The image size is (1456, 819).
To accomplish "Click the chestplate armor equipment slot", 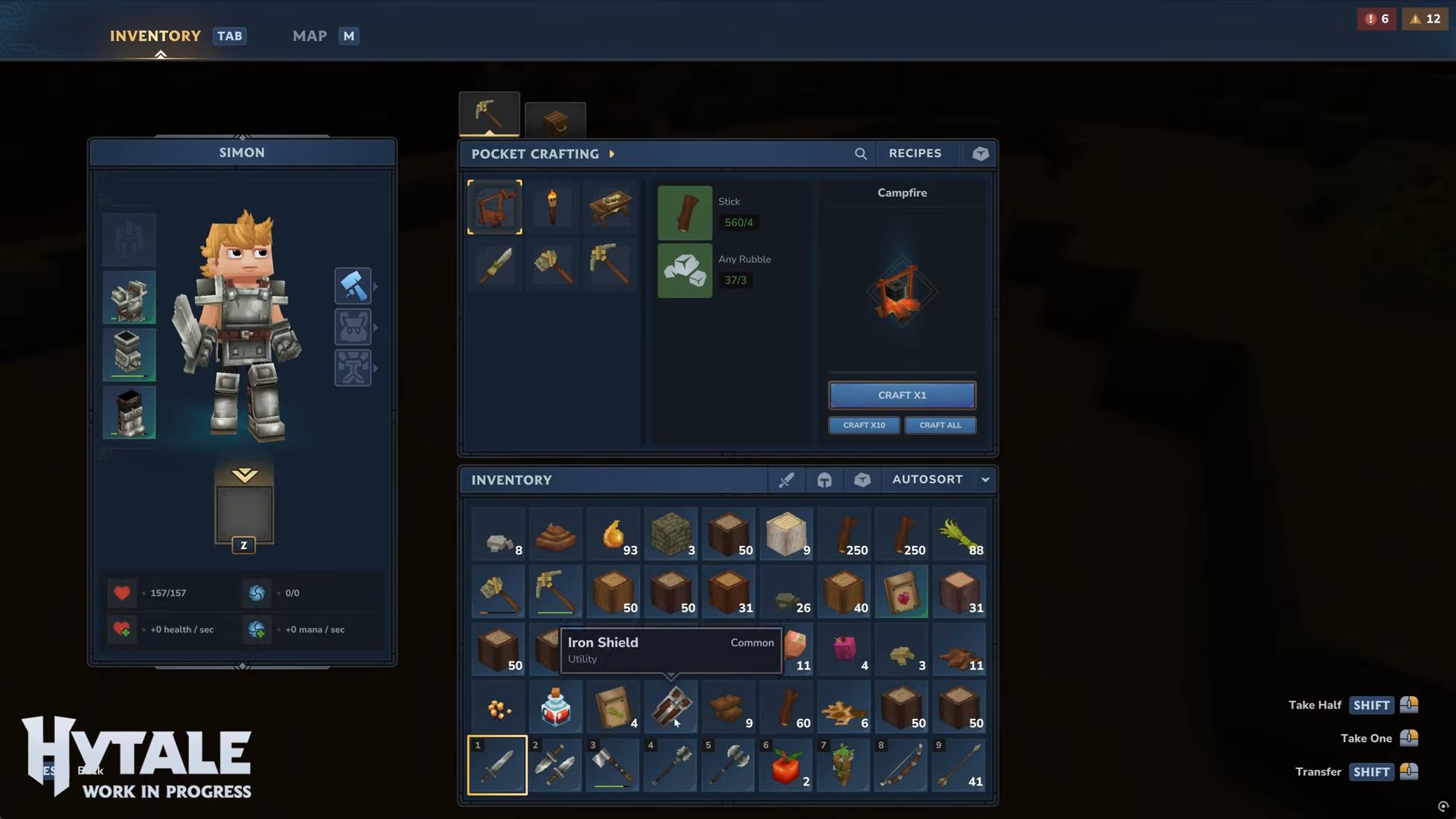I will 130,297.
